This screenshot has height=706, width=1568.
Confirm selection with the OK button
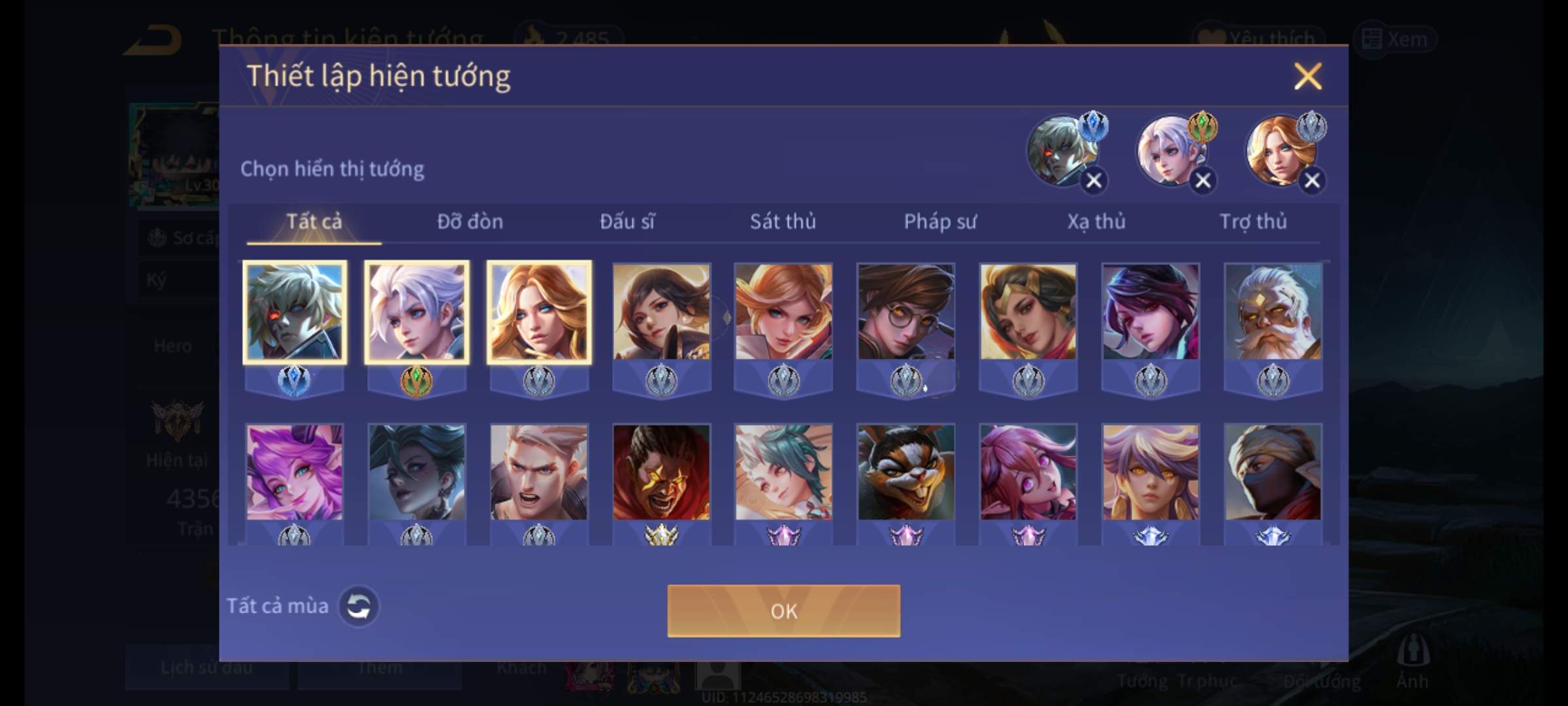(783, 611)
